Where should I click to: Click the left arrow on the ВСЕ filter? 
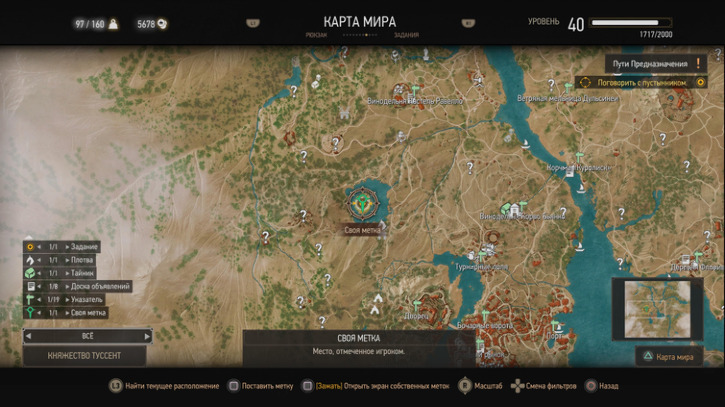tap(28, 337)
